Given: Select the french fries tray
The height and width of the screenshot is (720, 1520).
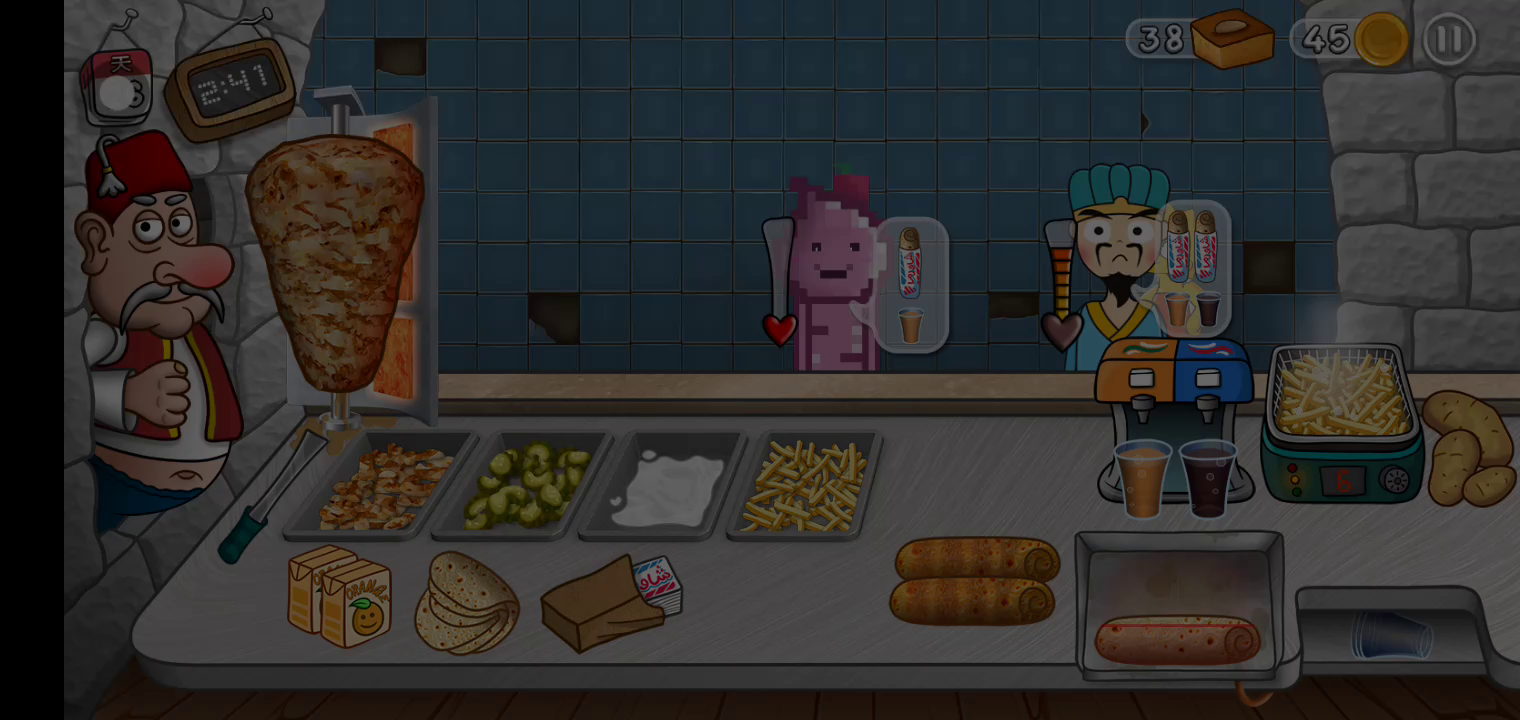Looking at the screenshot, I should tap(805, 486).
